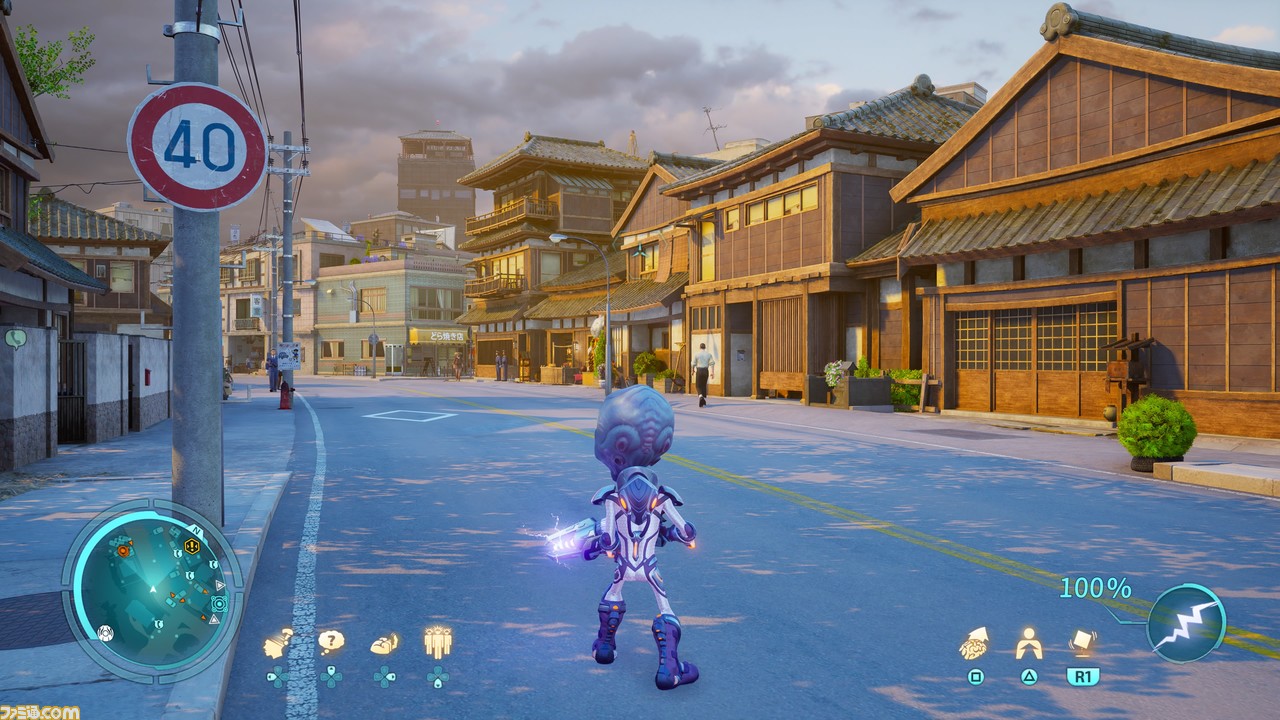1280x720 pixels.
Task: Select the lightning bolt weapon icon
Action: 1186,622
